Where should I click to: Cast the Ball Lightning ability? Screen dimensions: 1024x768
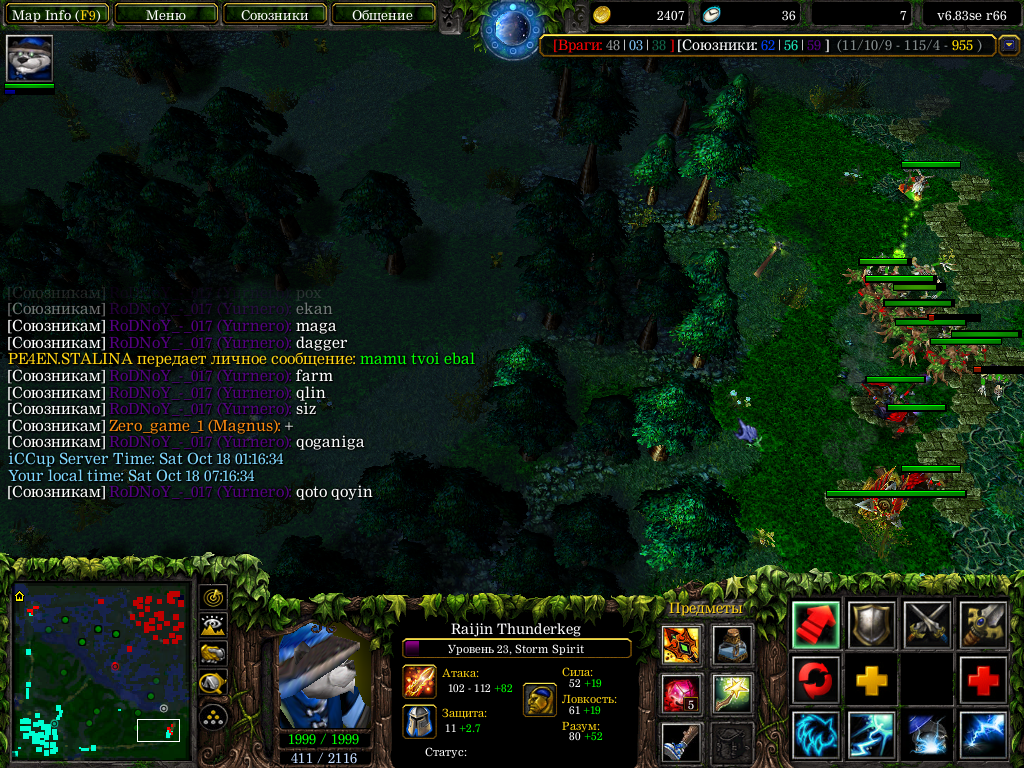(x=983, y=735)
